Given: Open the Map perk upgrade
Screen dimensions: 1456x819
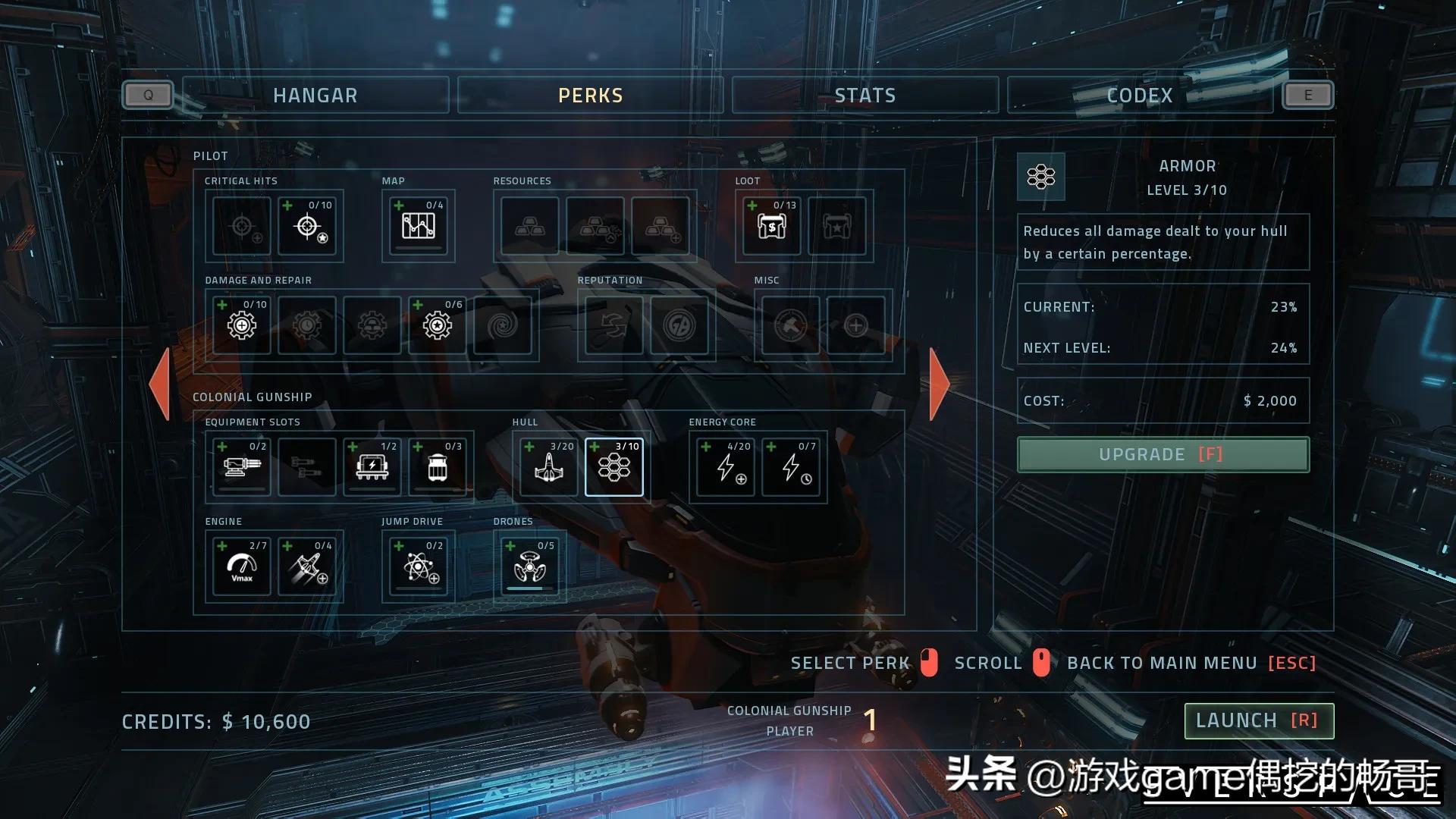Looking at the screenshot, I should pos(418,226).
